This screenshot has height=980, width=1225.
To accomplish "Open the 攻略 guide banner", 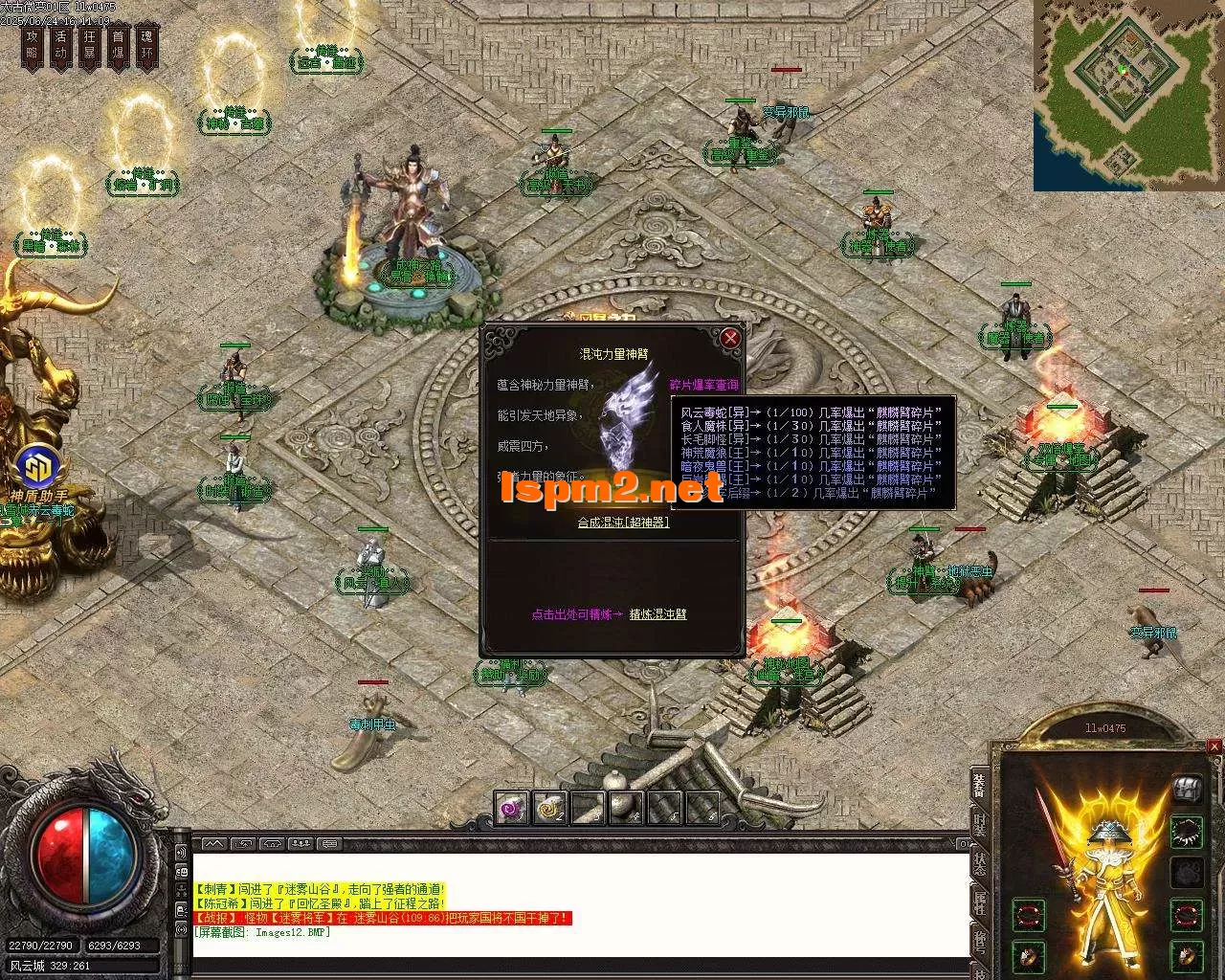I will 33,45.
